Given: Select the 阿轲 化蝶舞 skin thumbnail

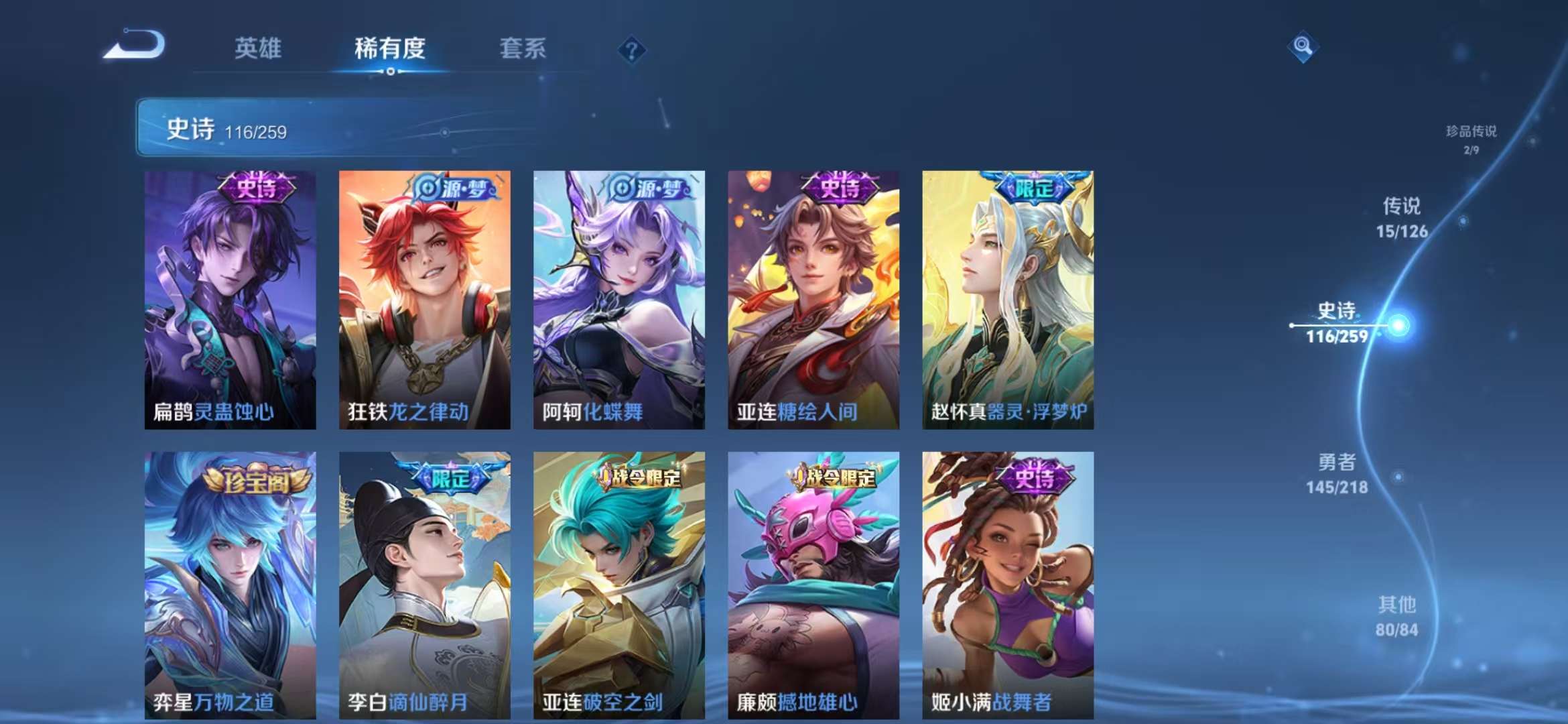Looking at the screenshot, I should [x=618, y=302].
